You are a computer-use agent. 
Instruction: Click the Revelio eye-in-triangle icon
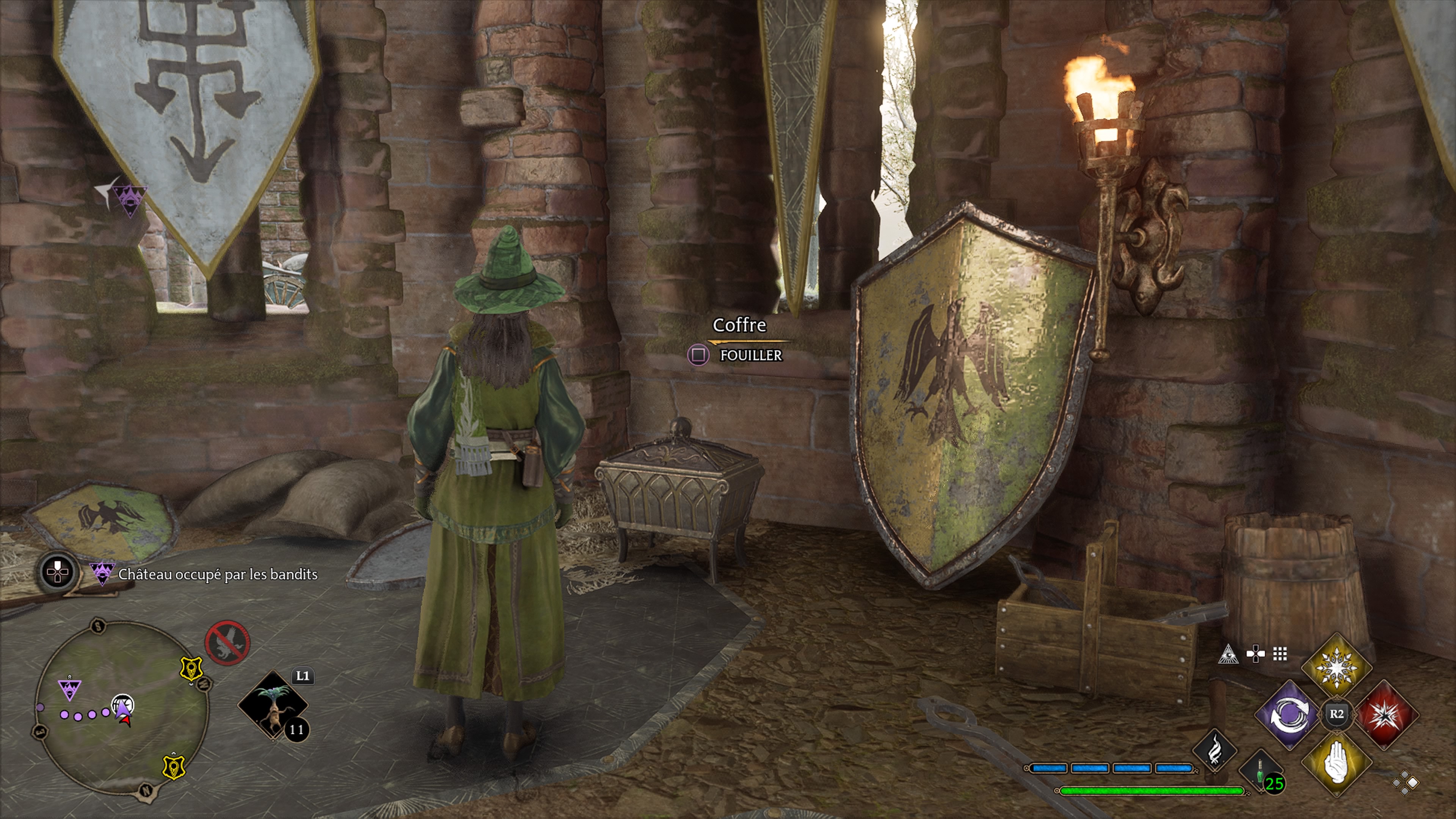tap(1228, 654)
